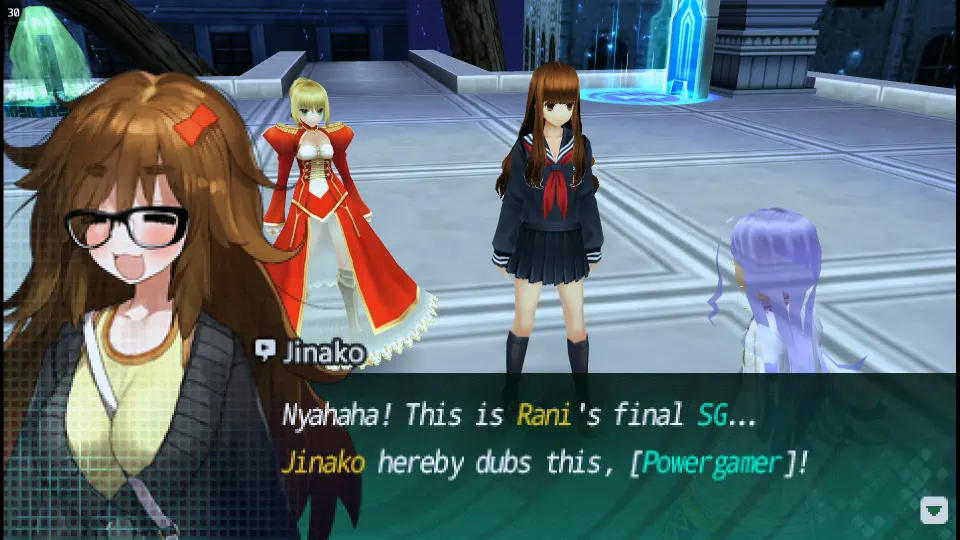Image resolution: width=960 pixels, height=540 pixels.
Task: Advance dialogue with the down-arrow indicator
Action: [933, 510]
